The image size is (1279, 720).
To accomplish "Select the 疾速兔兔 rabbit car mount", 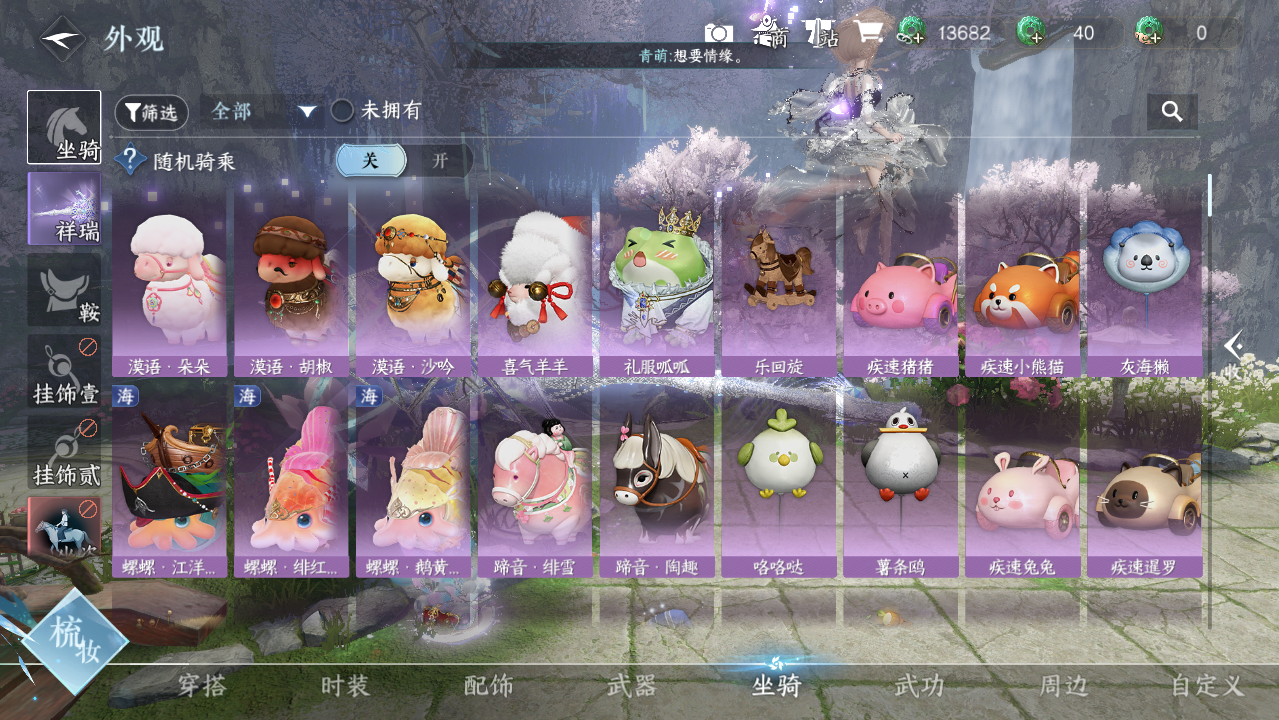I will coord(1022,485).
